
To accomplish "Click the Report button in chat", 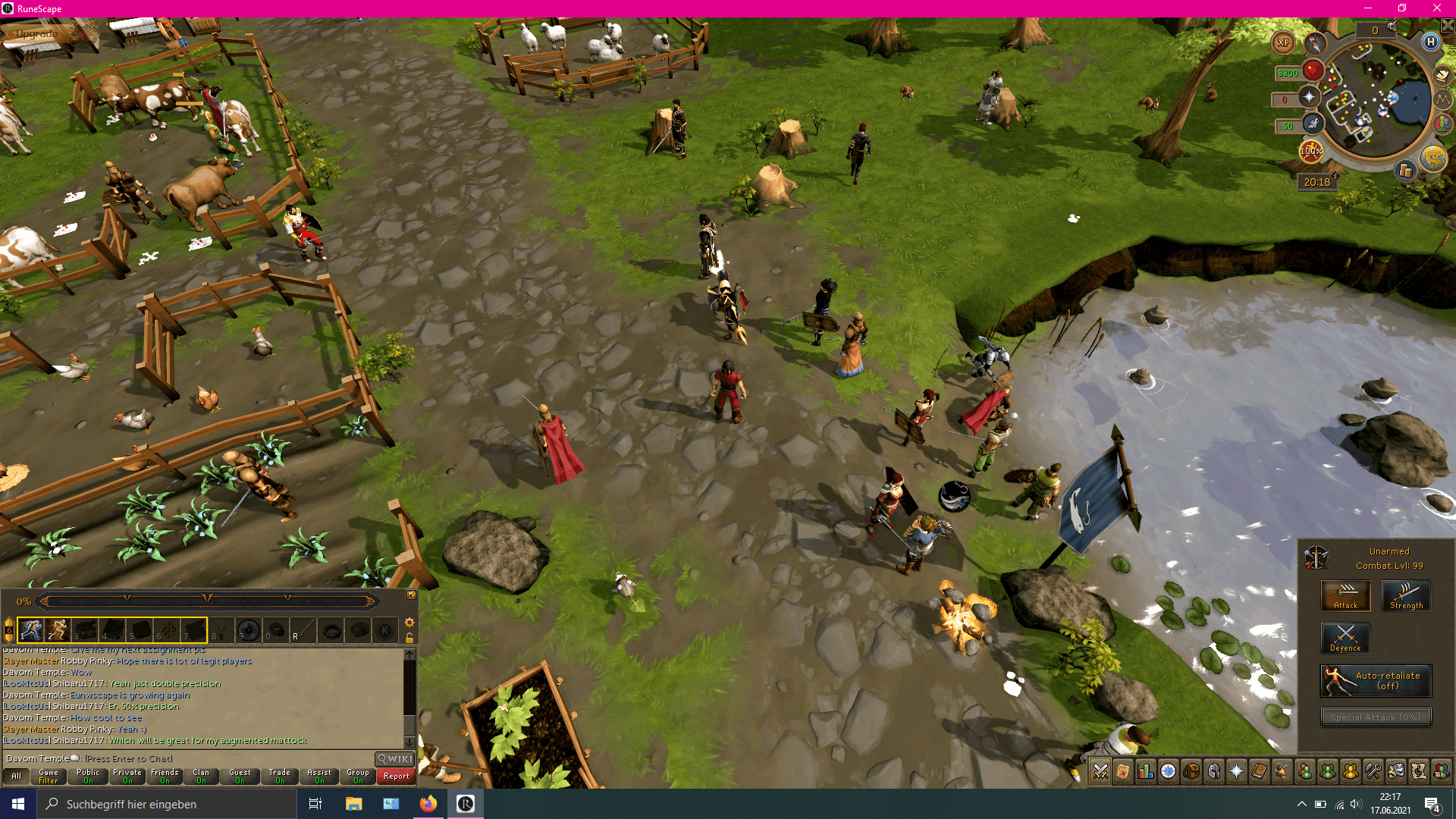I will click(396, 777).
